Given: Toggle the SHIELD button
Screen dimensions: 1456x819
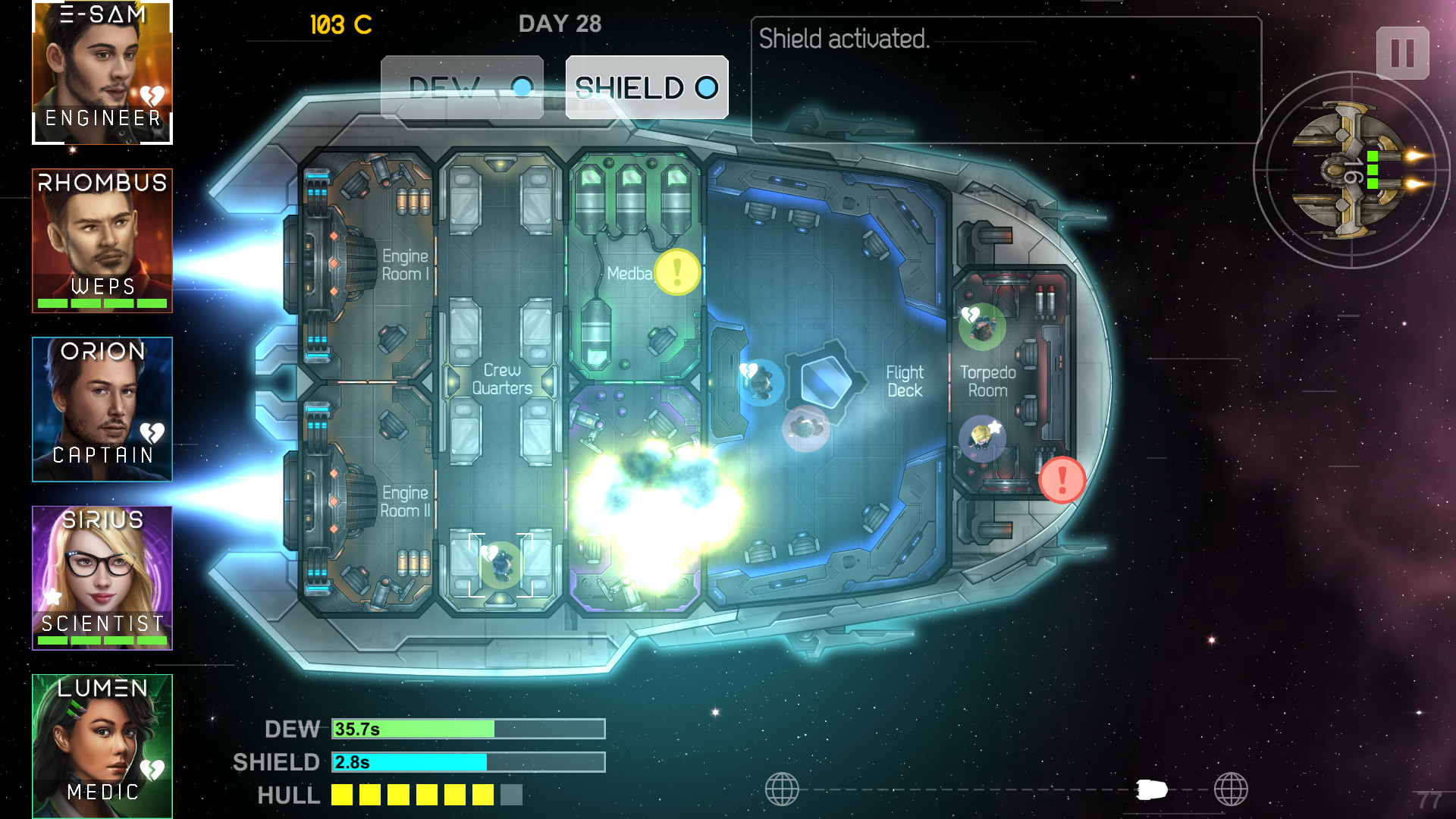Looking at the screenshot, I should 647,88.
